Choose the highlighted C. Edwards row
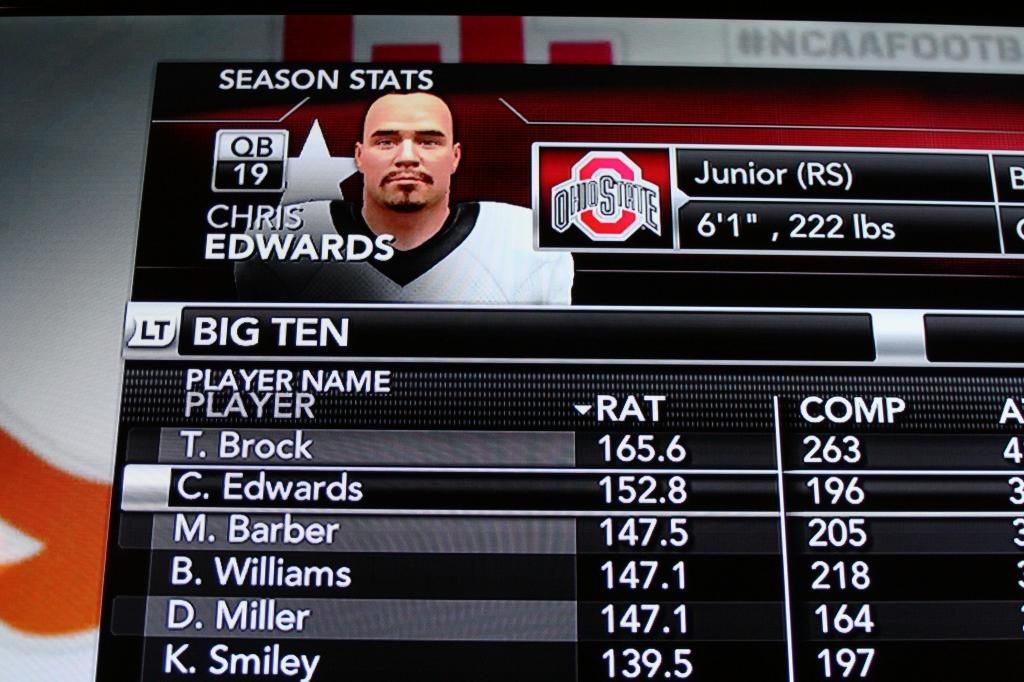Screen dimensions: 1024x682 [x=268, y=488]
